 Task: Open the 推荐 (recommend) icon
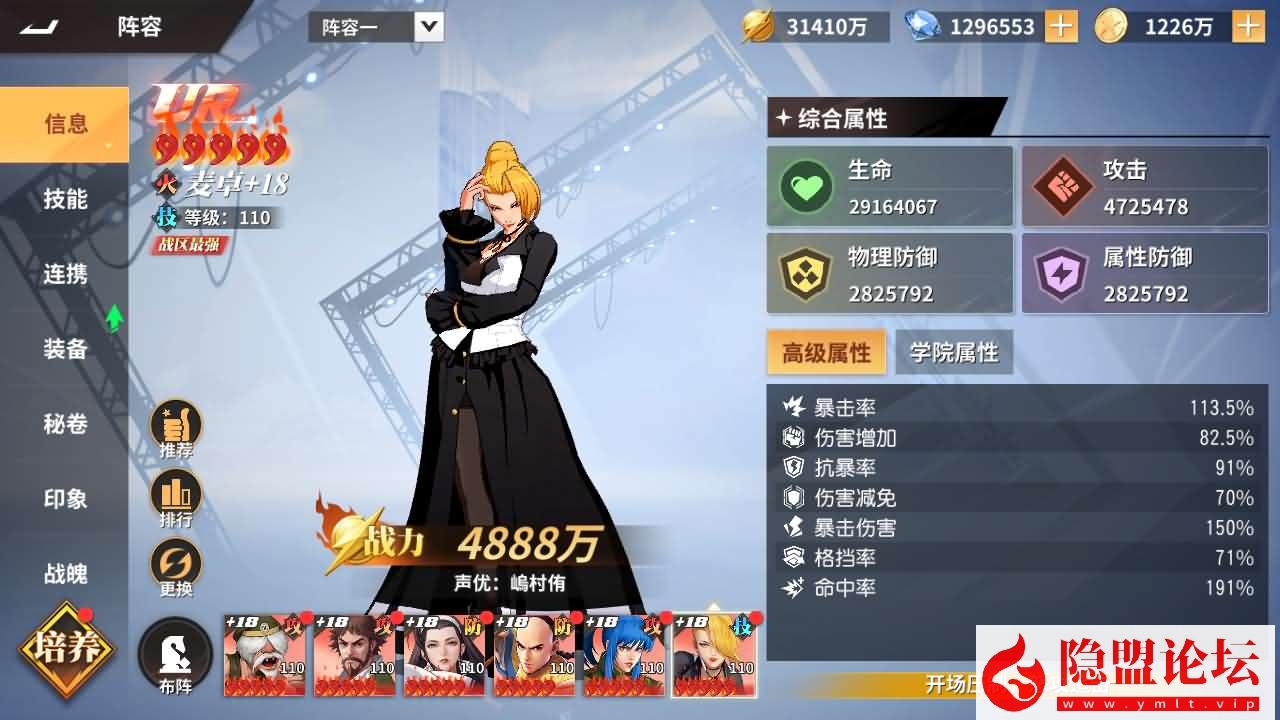176,422
